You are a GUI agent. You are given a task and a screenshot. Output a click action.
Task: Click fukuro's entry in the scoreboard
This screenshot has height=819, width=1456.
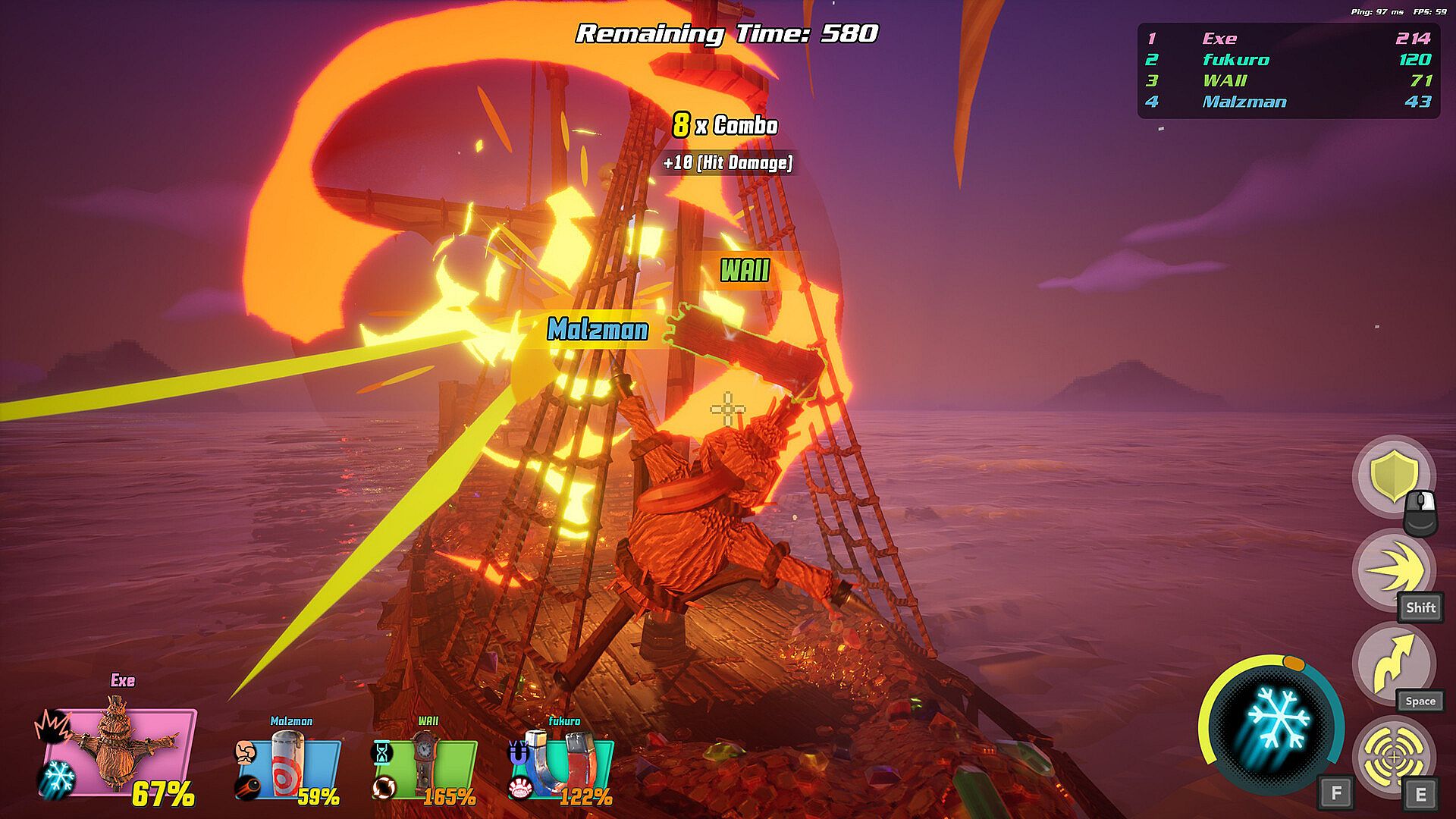(1288, 60)
